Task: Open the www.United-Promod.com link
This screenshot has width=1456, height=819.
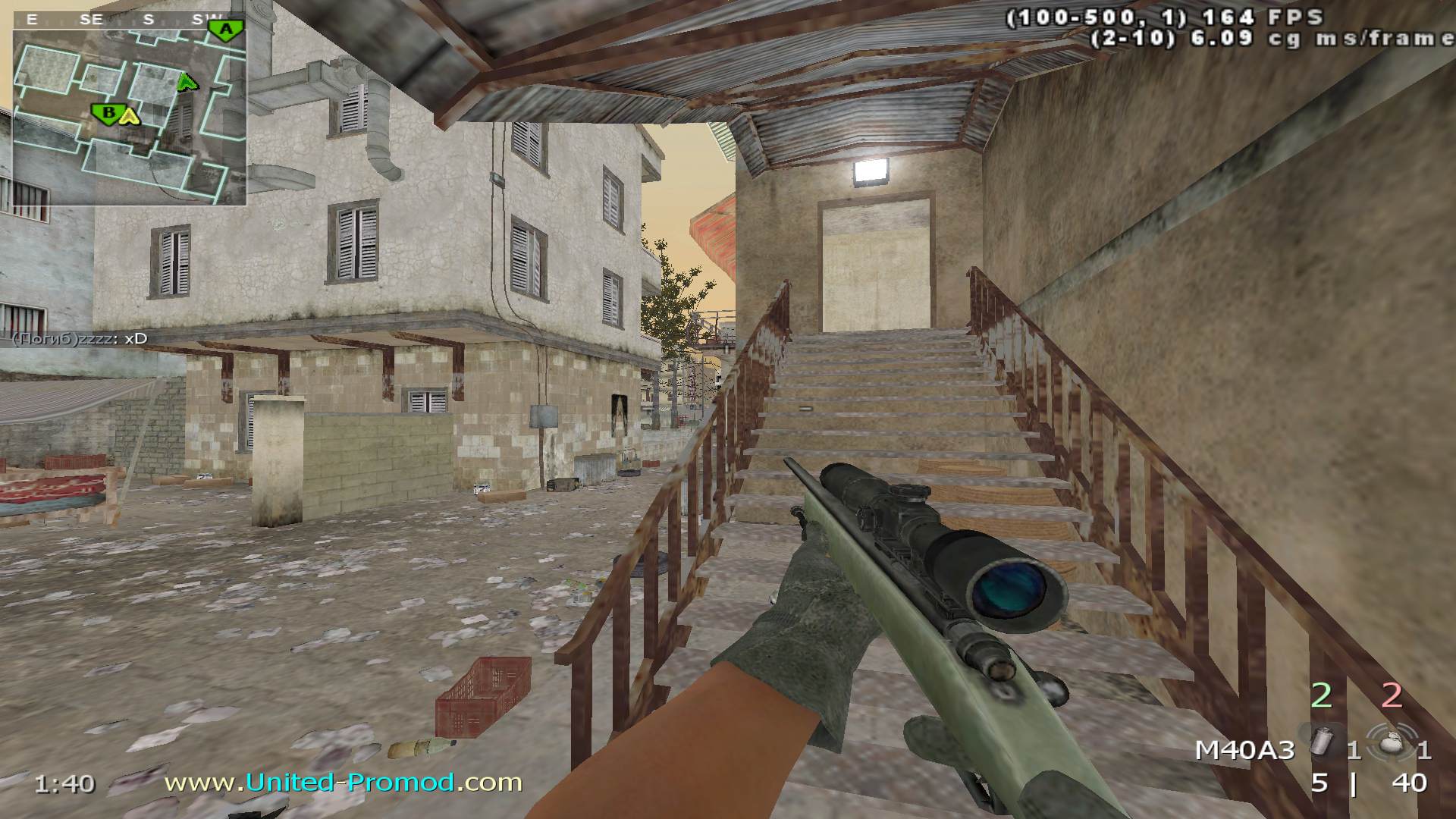Action: pyautogui.click(x=343, y=782)
